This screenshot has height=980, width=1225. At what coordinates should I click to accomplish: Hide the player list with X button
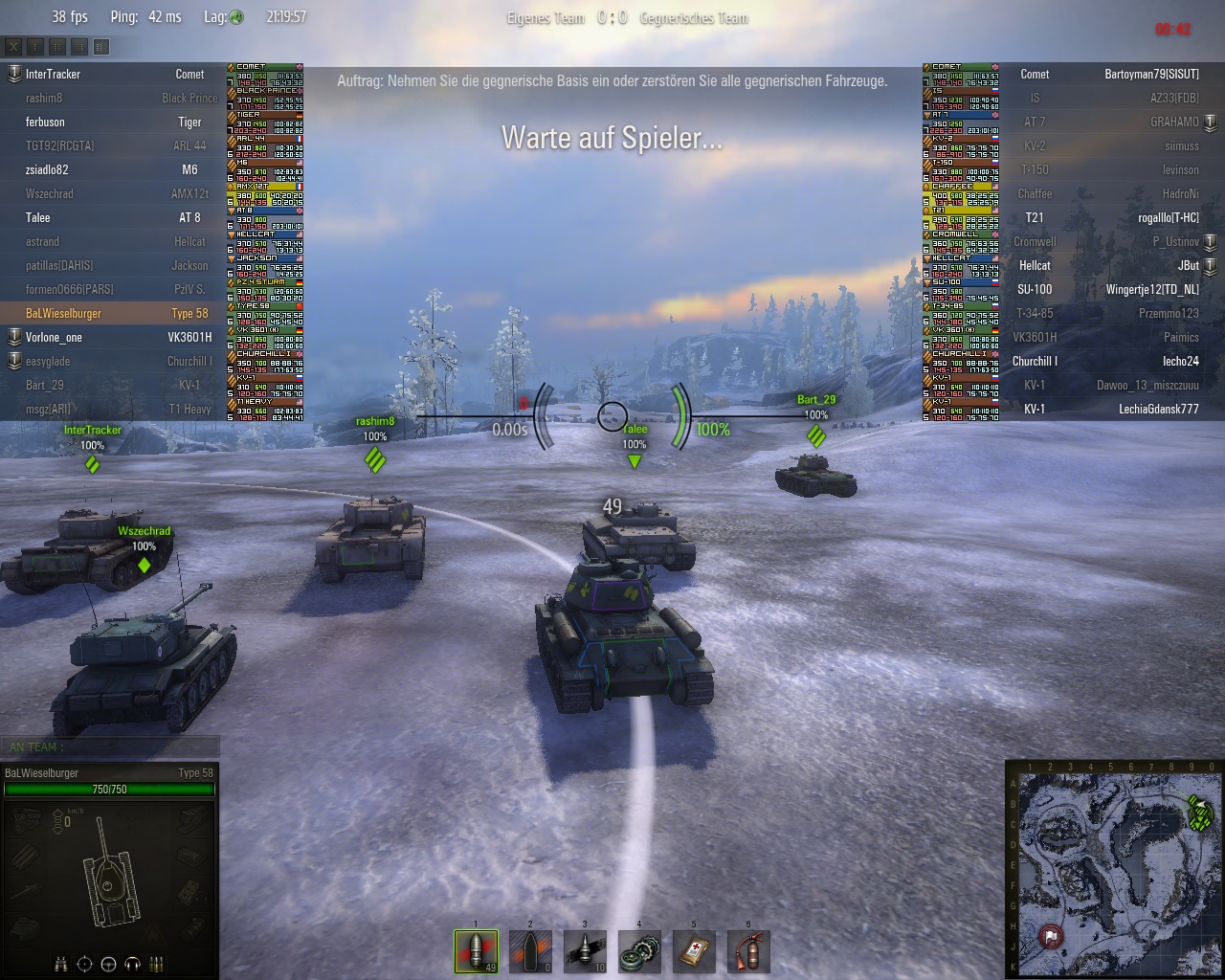(x=14, y=46)
